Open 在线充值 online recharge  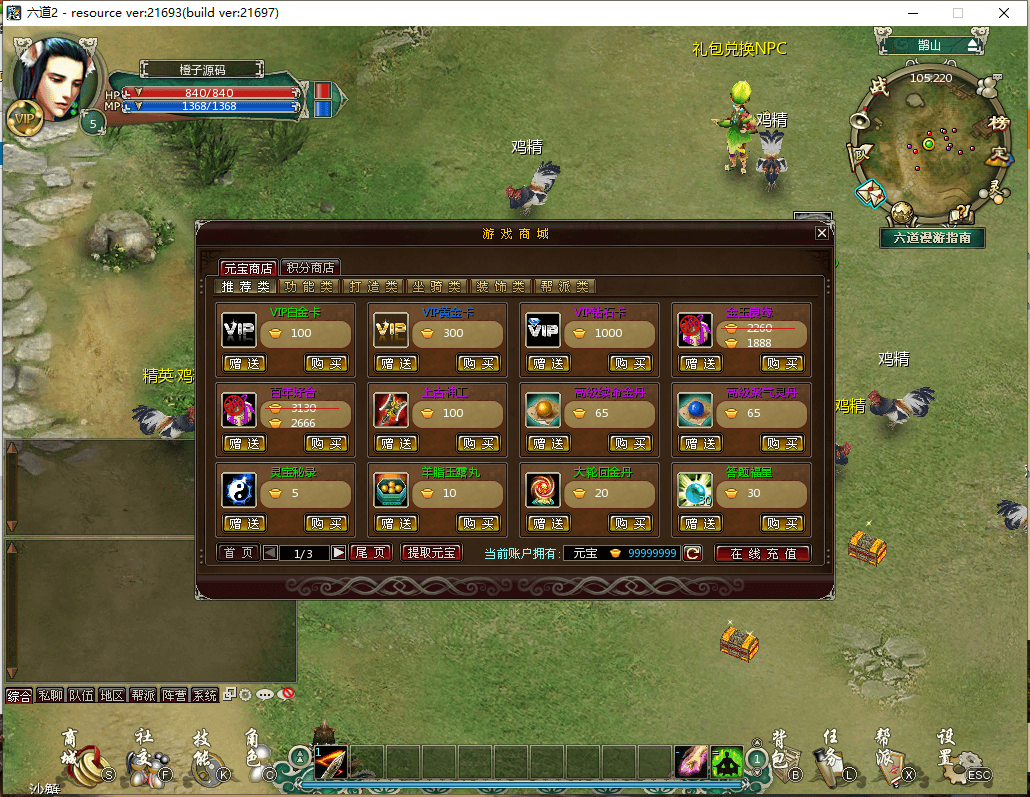[762, 553]
